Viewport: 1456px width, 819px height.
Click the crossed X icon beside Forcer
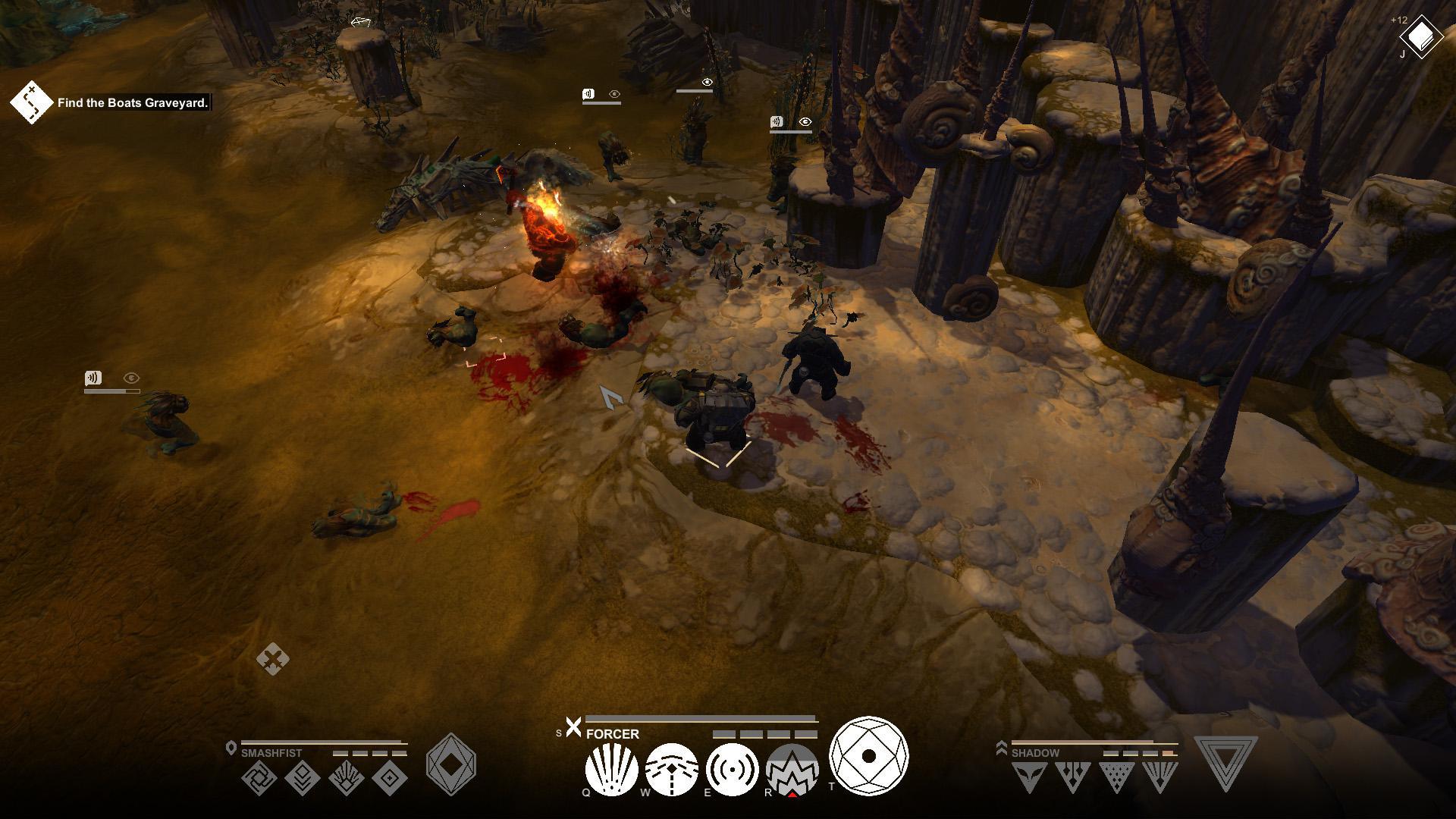coord(573,727)
